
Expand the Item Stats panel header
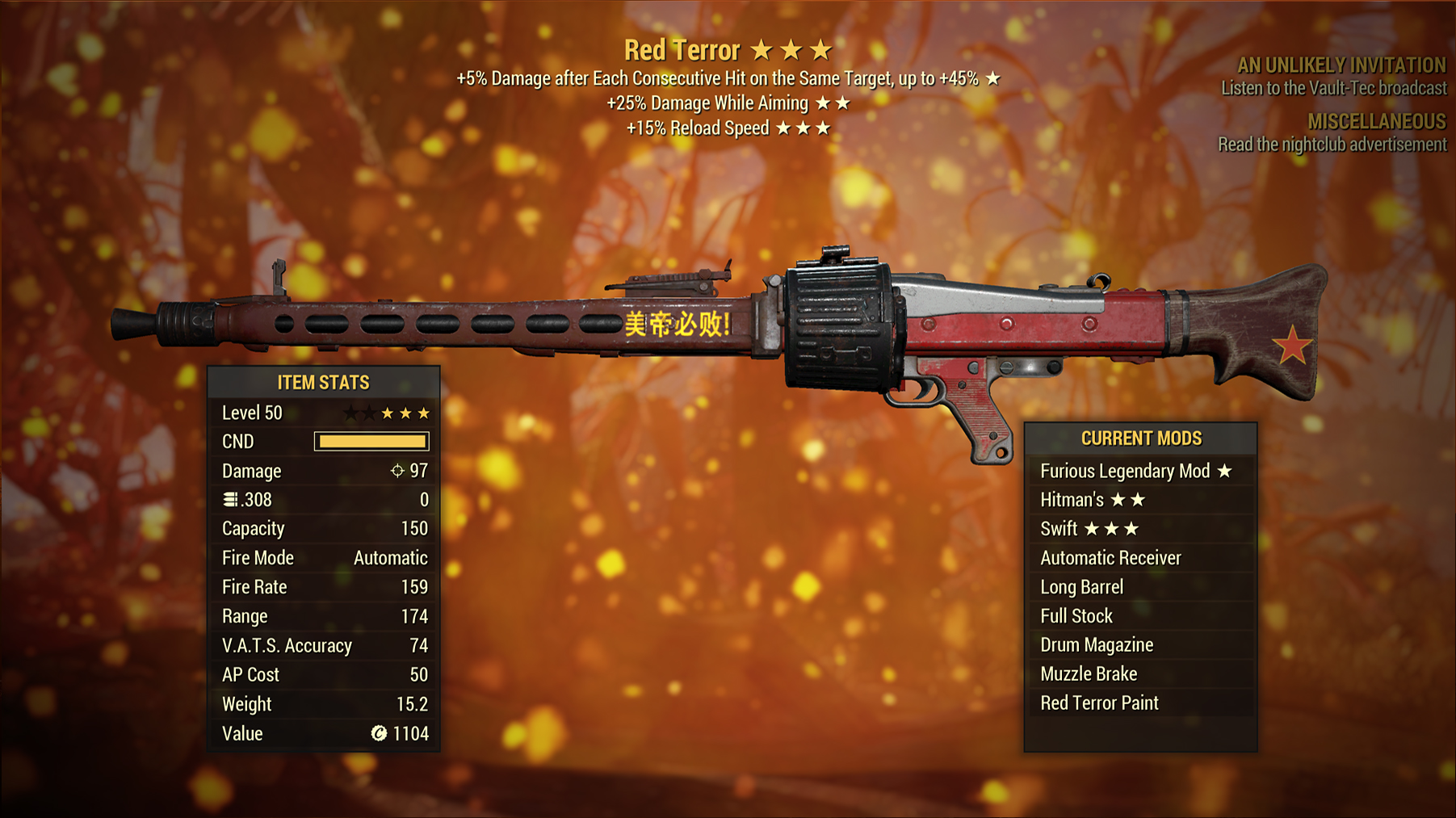point(323,382)
